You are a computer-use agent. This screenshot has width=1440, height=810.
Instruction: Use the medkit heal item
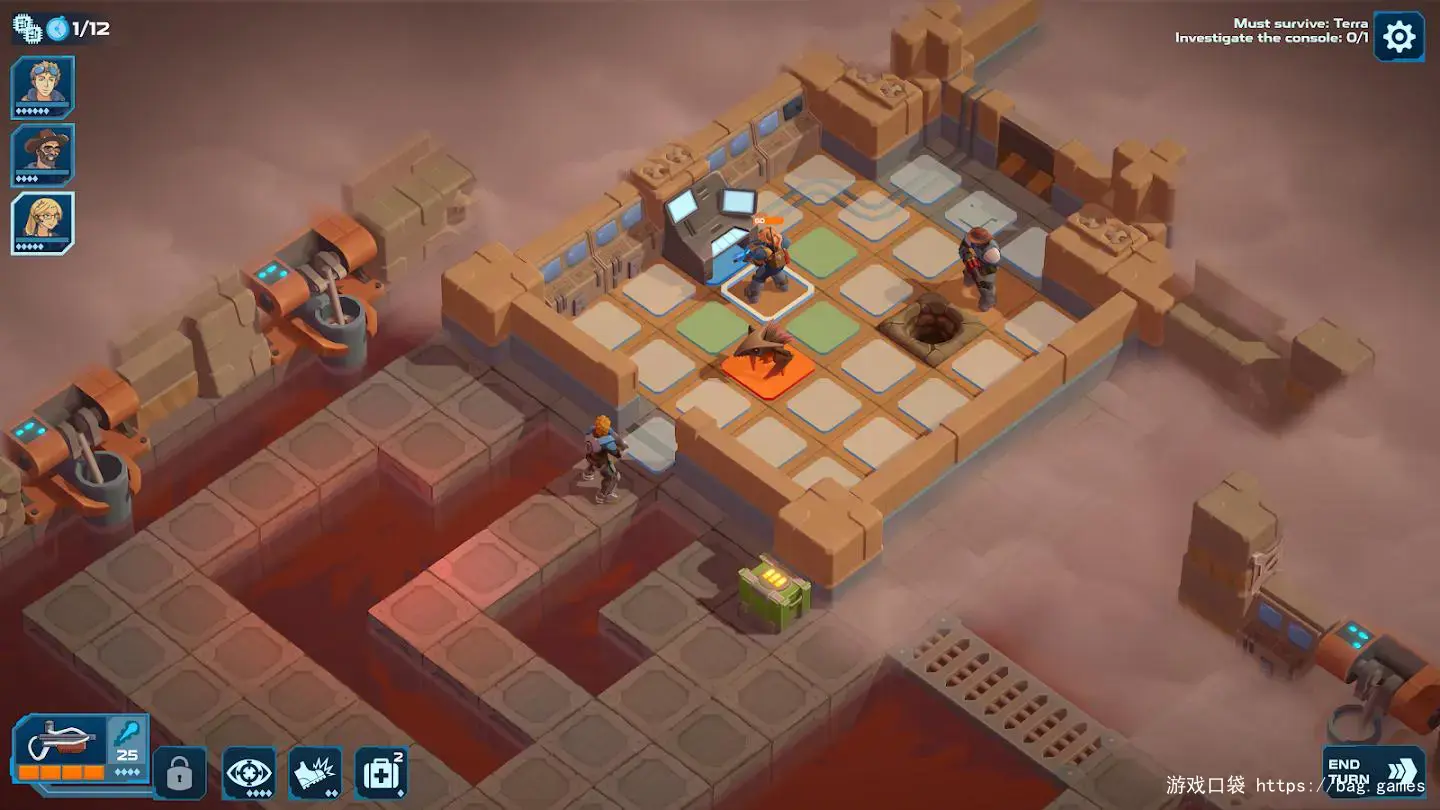[x=381, y=773]
